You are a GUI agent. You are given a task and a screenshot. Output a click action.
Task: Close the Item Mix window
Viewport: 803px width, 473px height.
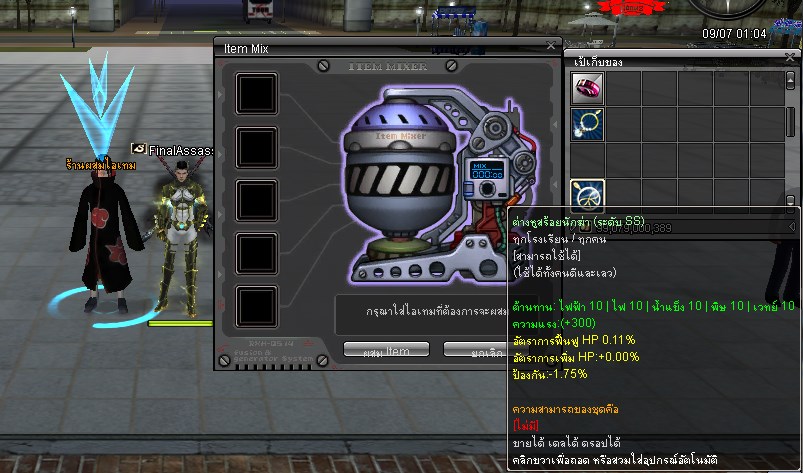550,46
